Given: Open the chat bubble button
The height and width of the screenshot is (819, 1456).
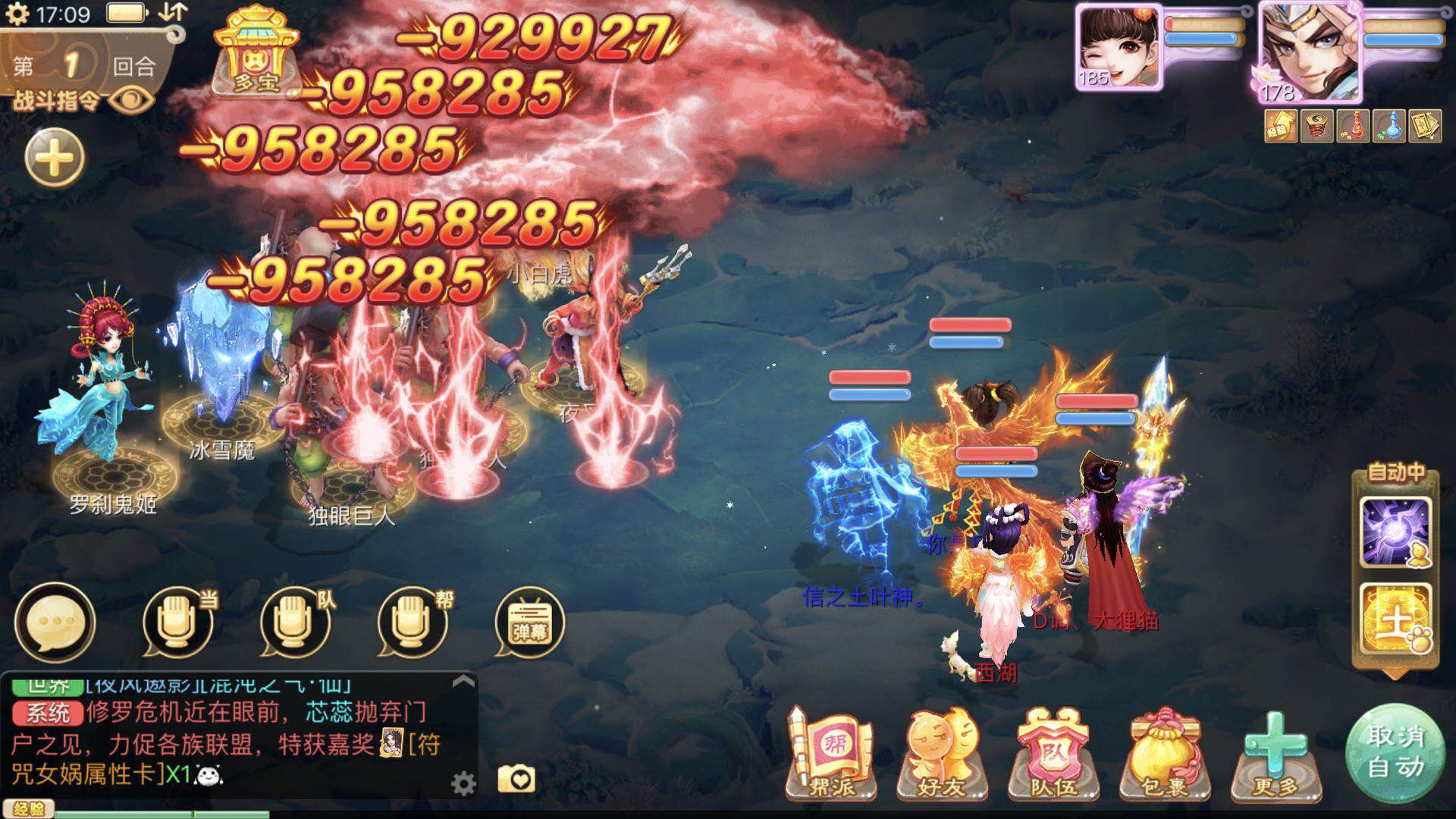Looking at the screenshot, I should pyautogui.click(x=55, y=623).
